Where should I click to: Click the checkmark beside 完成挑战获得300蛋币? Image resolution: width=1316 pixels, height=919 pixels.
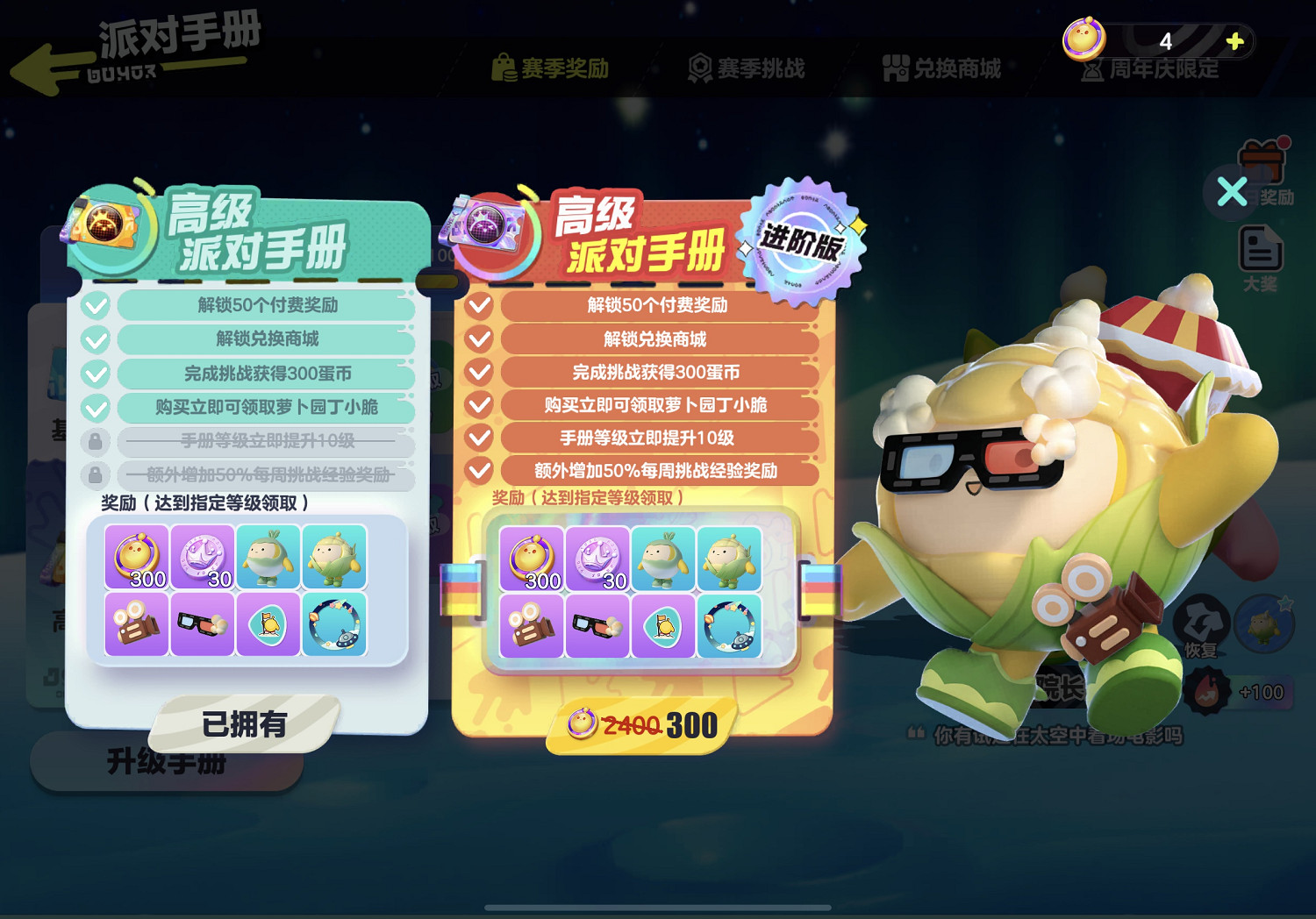click(478, 372)
